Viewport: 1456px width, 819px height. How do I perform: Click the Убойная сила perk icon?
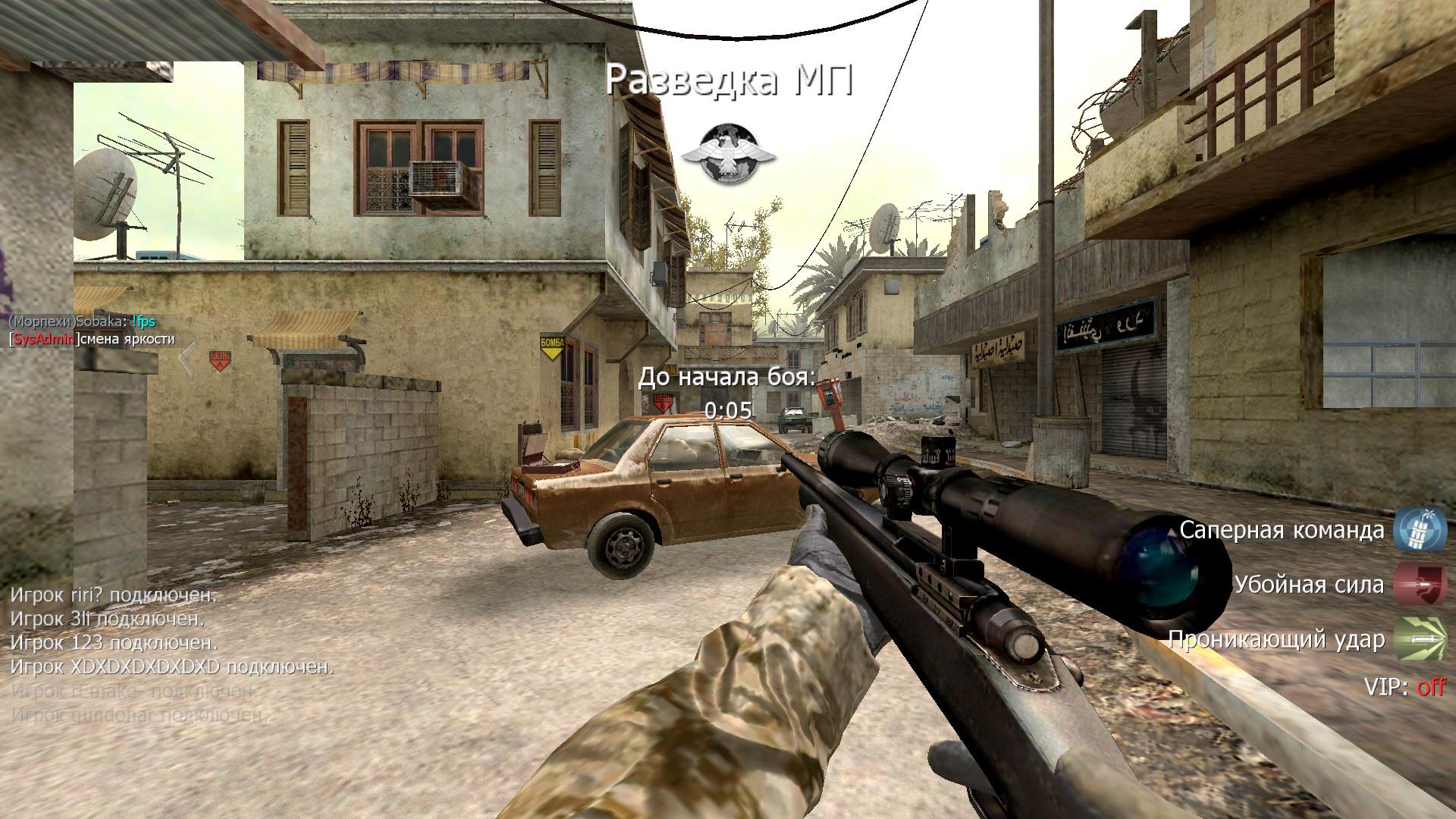click(1420, 585)
